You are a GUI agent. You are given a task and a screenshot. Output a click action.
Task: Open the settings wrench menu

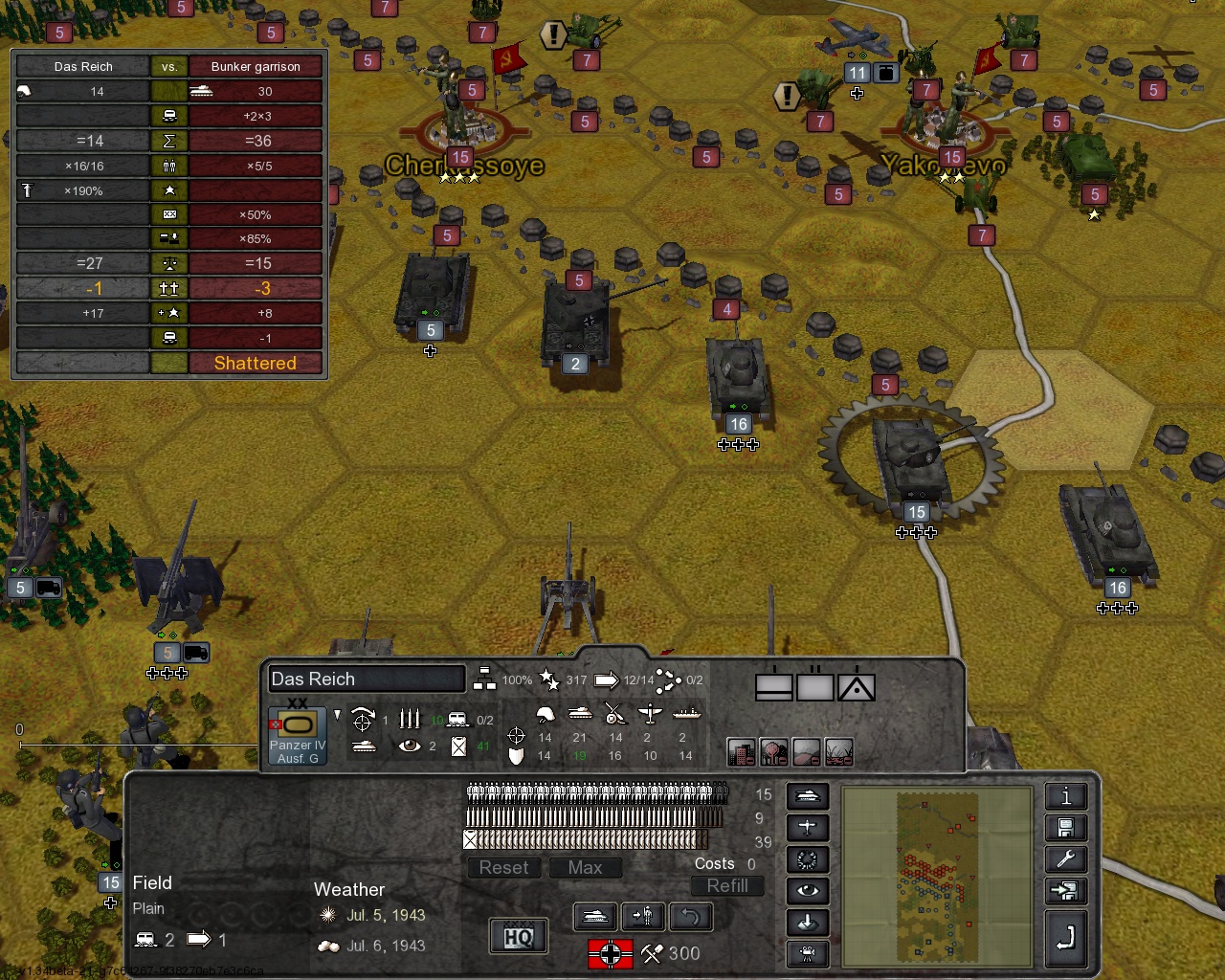click(1065, 859)
